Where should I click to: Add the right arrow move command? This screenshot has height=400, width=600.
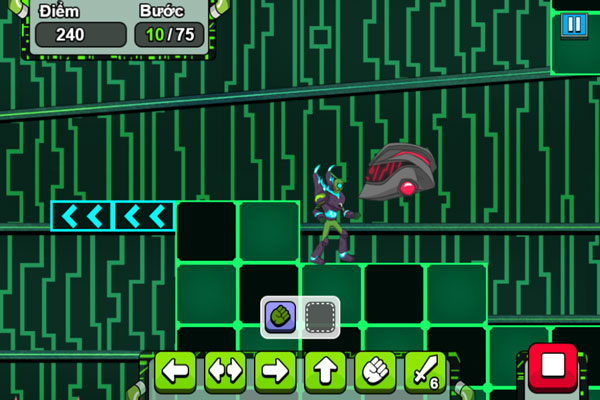275,371
